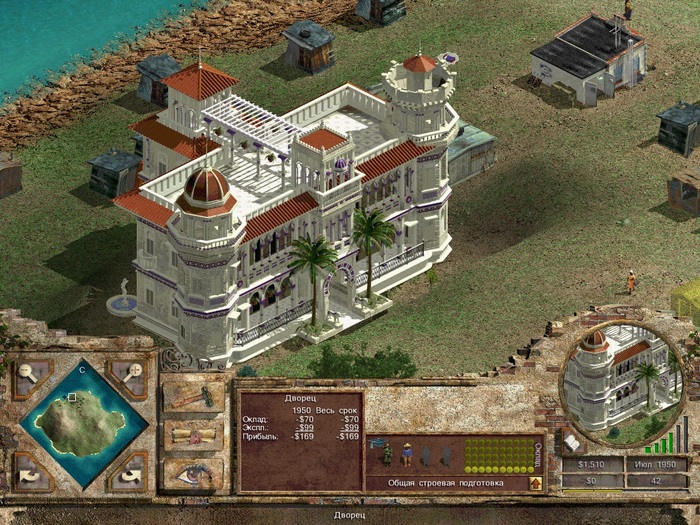Viewport: 700px width, 525px height.
Task: Click the orange up-arrow button
Action: 536,484
